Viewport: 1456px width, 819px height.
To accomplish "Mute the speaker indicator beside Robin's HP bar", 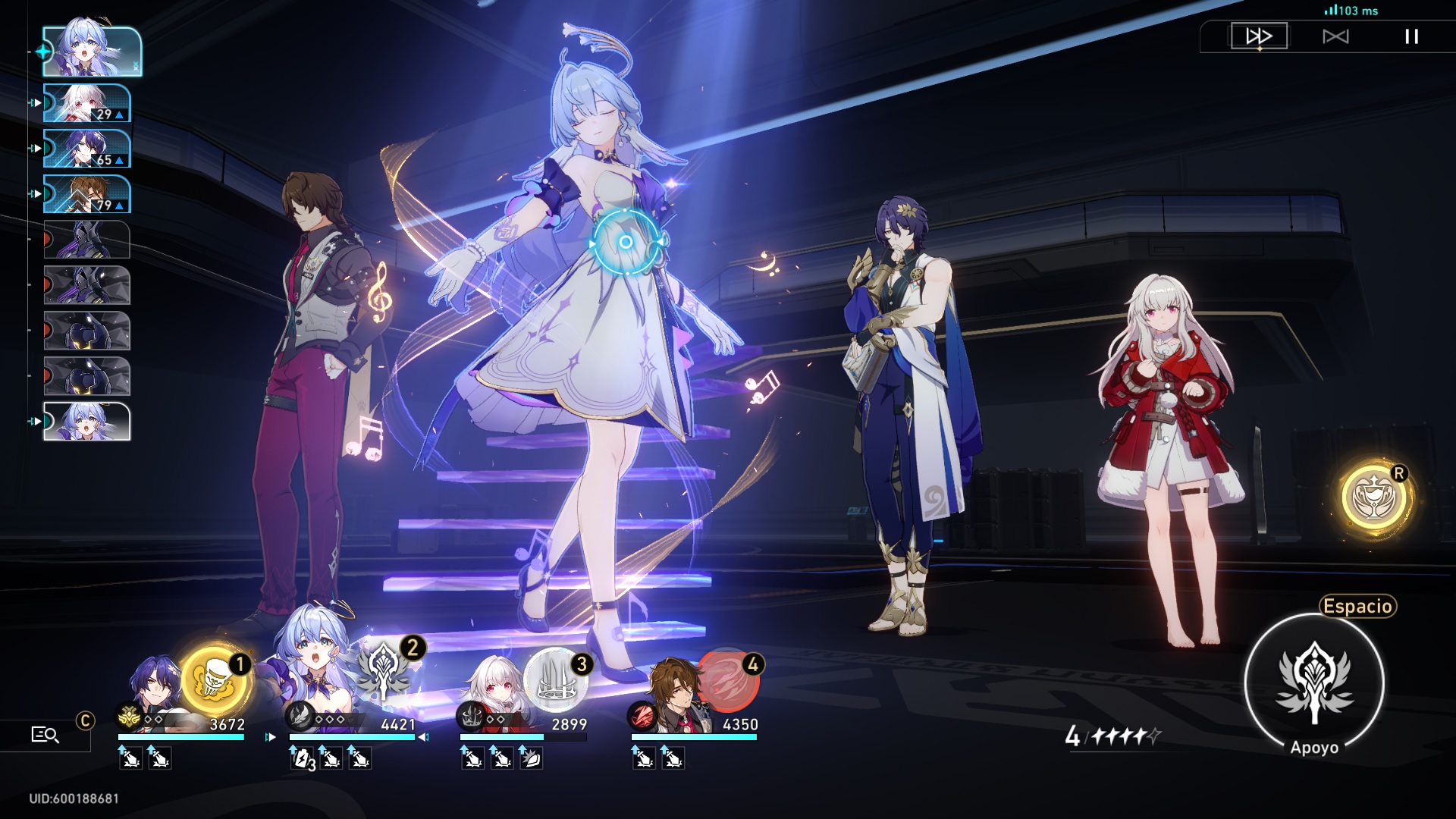I will (x=422, y=736).
